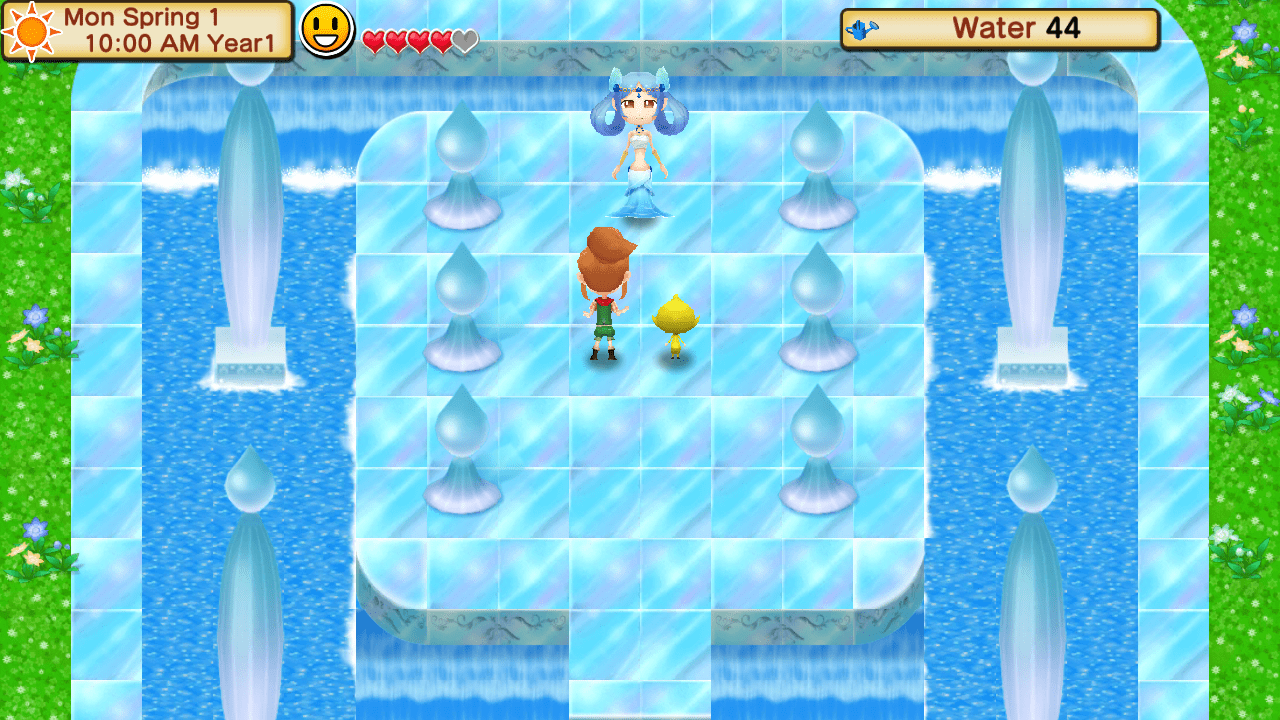Select the Water tool panel
Viewport: 1280px width, 720px height.
pyautogui.click(x=999, y=29)
